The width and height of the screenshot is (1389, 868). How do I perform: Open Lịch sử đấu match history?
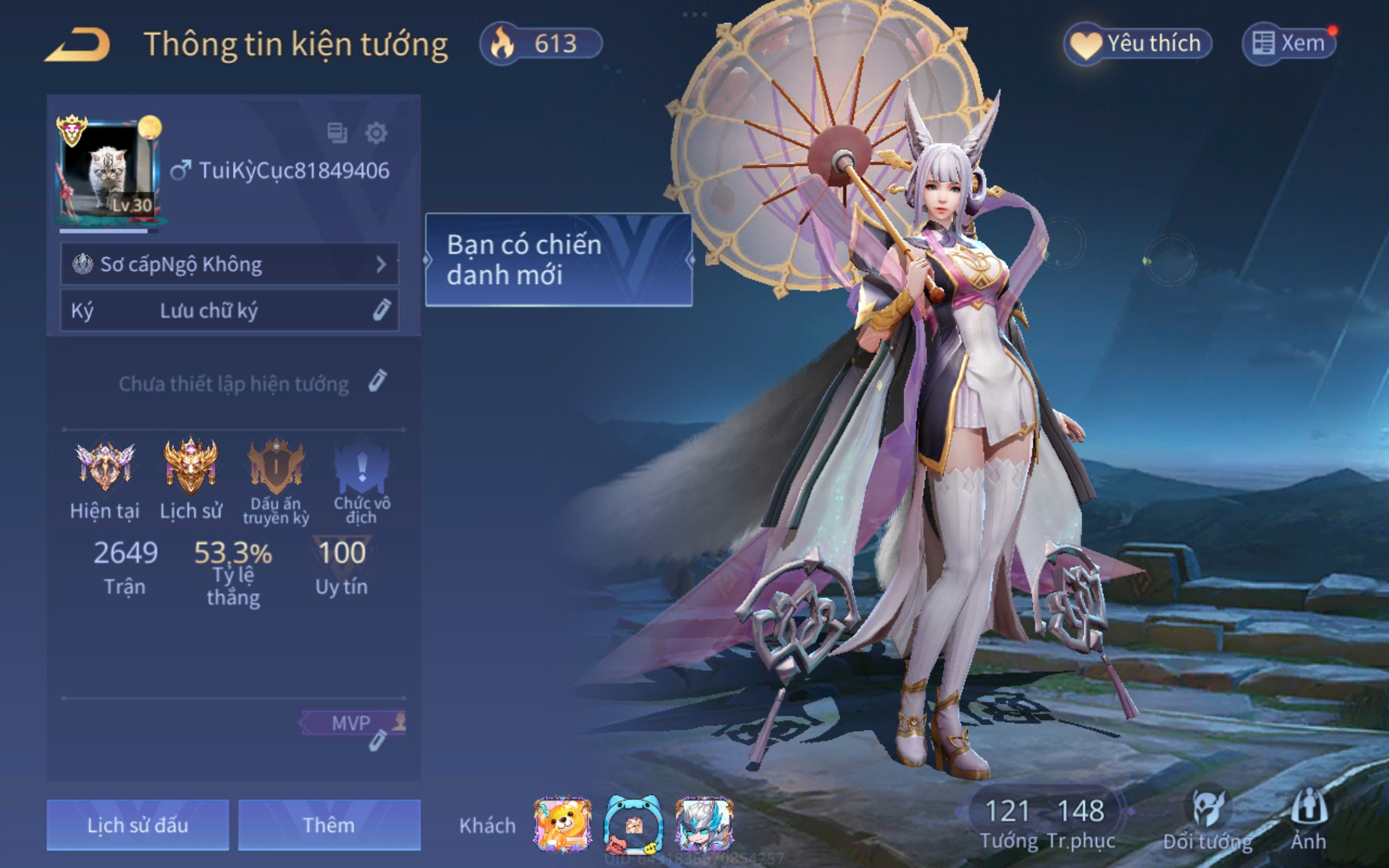pyautogui.click(x=138, y=825)
